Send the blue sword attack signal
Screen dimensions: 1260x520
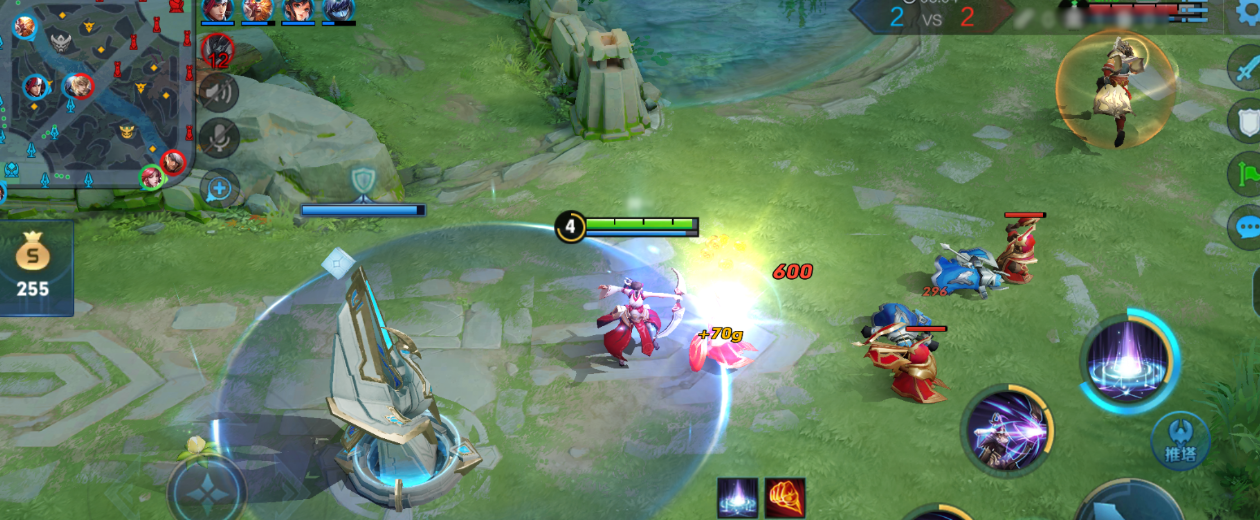point(1246,69)
